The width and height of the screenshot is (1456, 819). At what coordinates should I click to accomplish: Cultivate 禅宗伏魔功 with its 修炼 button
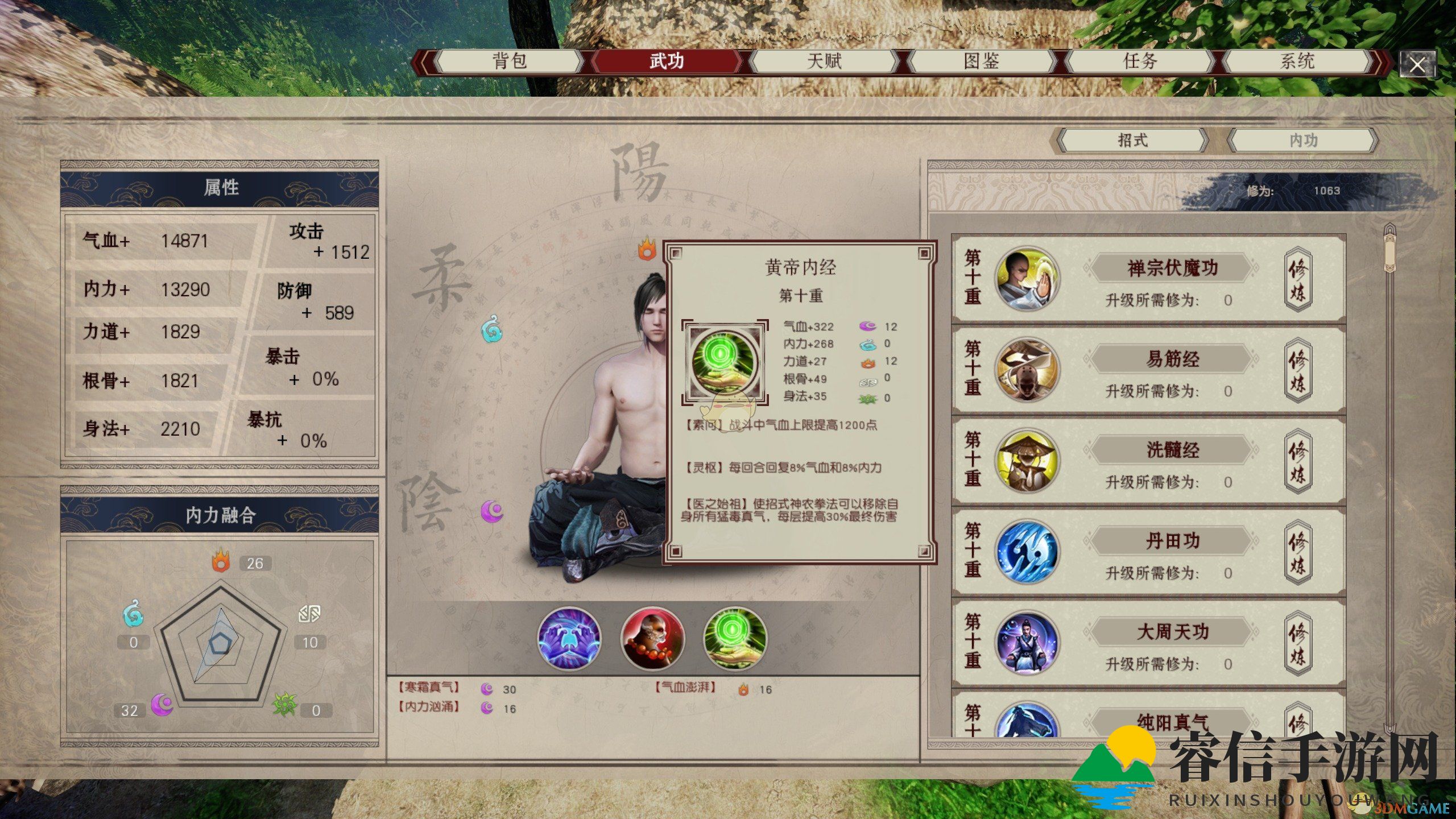click(1297, 279)
